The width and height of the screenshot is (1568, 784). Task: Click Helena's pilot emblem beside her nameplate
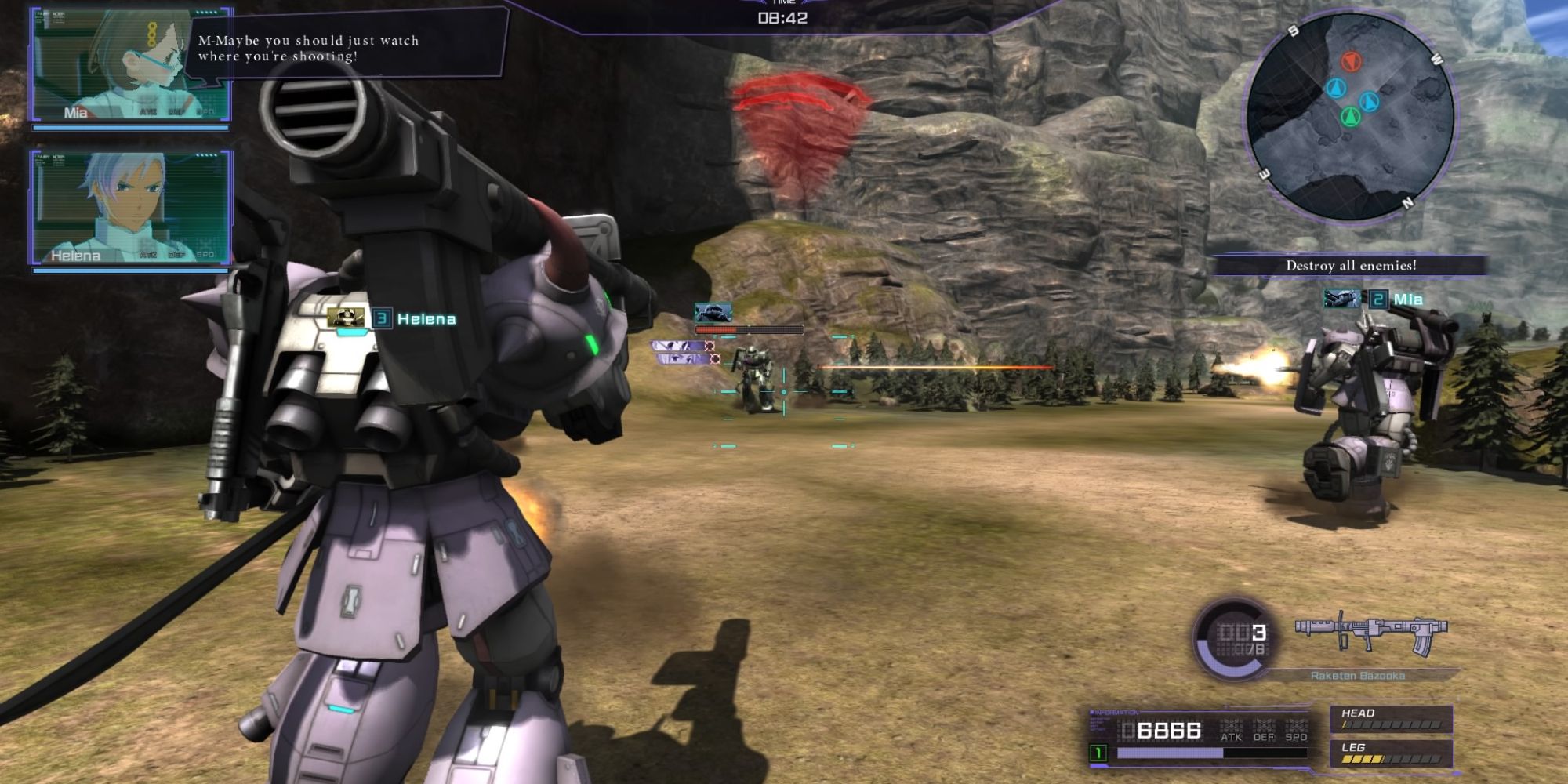(347, 315)
